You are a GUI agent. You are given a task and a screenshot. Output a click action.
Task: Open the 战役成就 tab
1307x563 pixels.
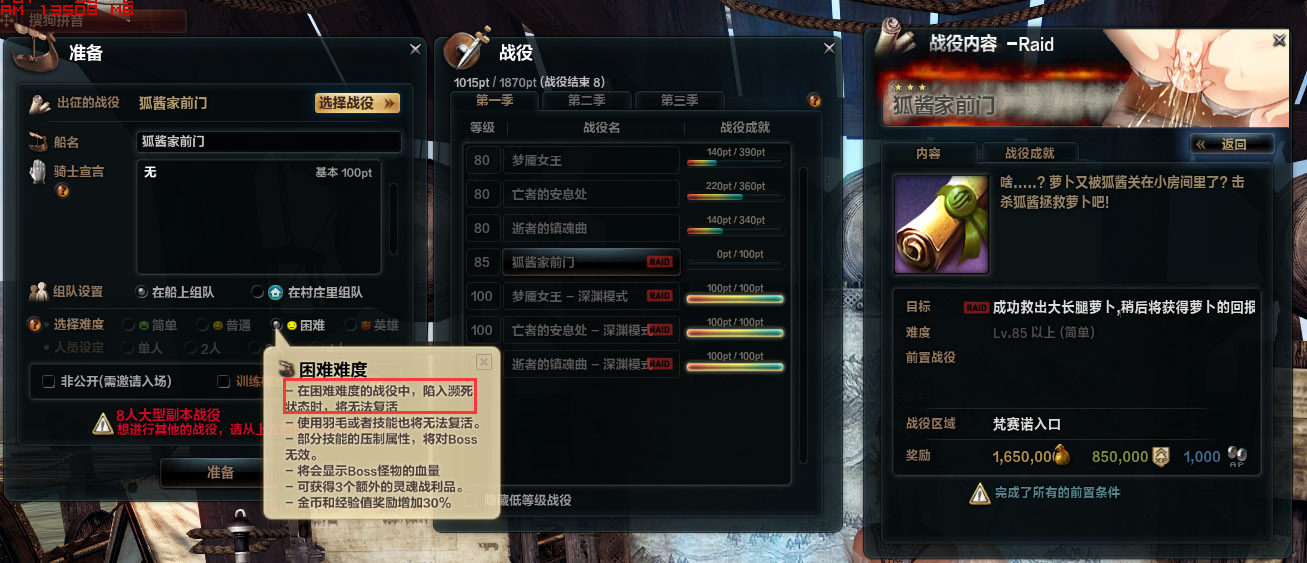coord(1029,153)
